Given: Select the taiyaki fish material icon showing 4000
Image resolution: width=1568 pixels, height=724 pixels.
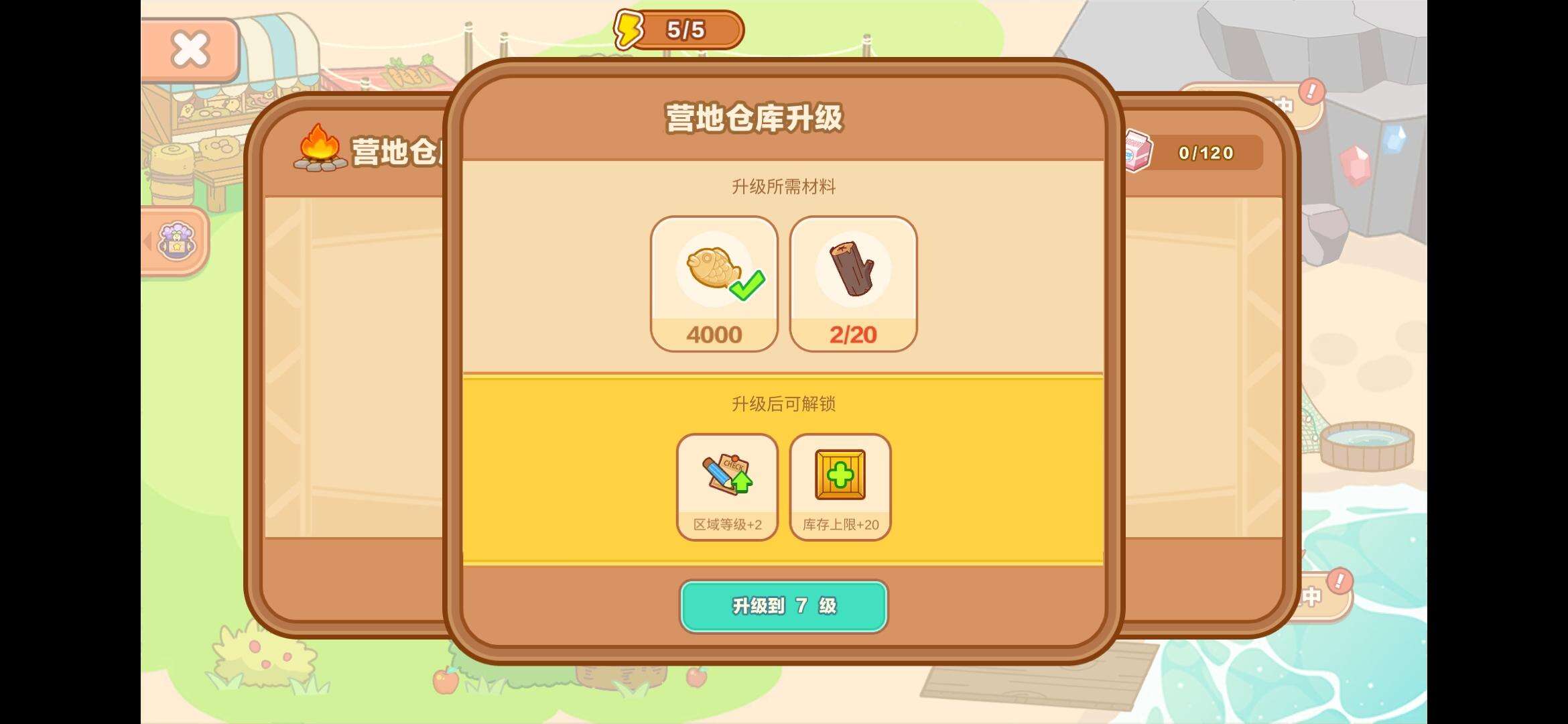Looking at the screenshot, I should (712, 275).
